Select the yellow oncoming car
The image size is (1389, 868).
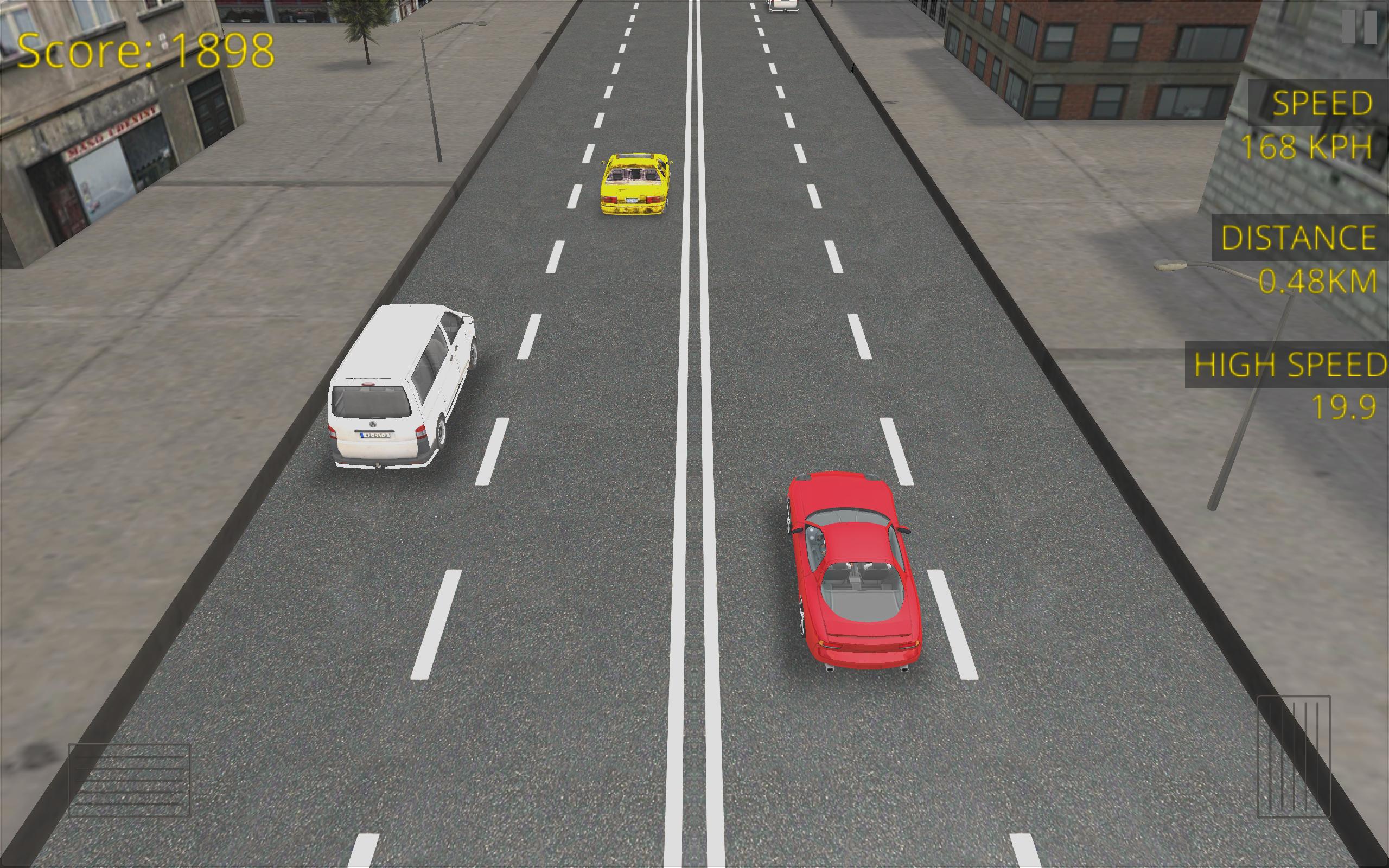click(x=634, y=184)
